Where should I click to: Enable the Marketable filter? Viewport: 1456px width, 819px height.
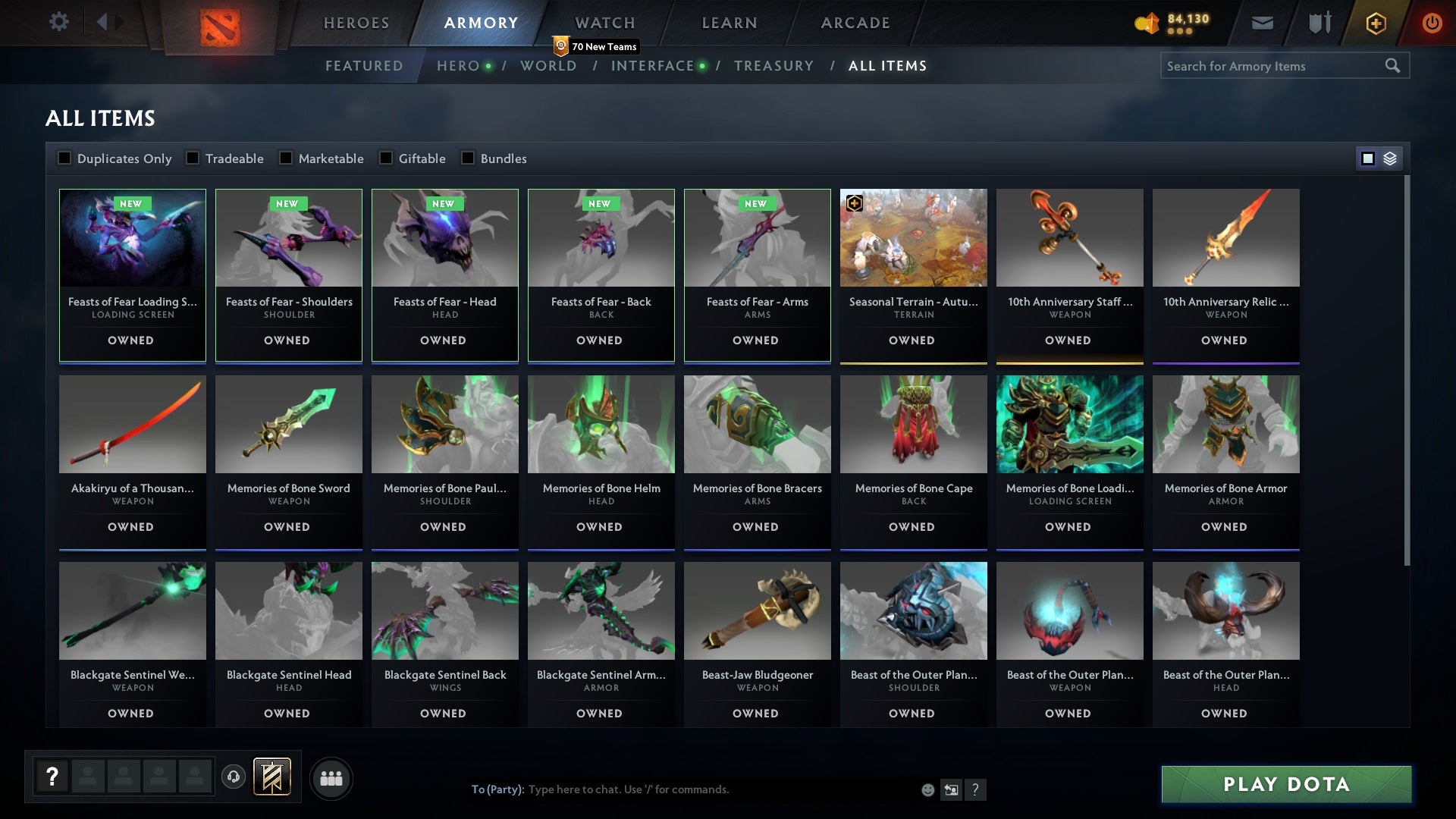(x=286, y=158)
